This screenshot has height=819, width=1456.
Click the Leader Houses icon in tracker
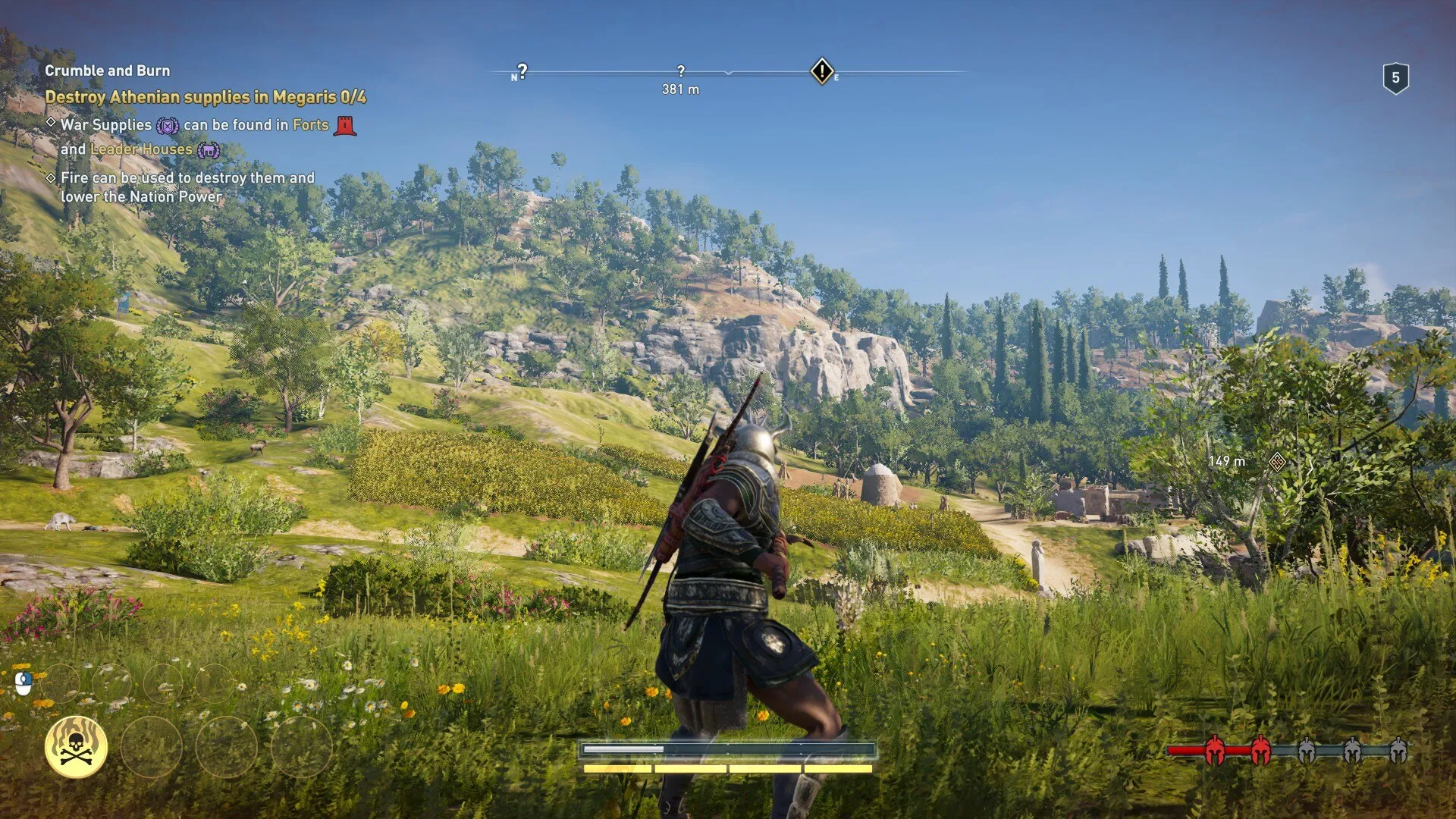coord(209,150)
